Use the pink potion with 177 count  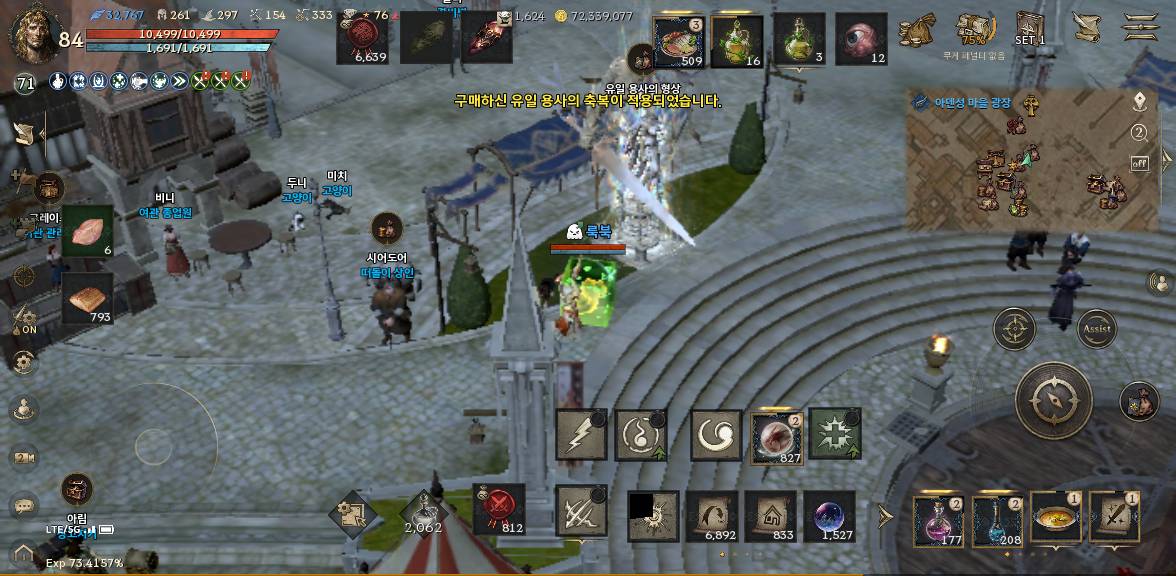[938, 520]
